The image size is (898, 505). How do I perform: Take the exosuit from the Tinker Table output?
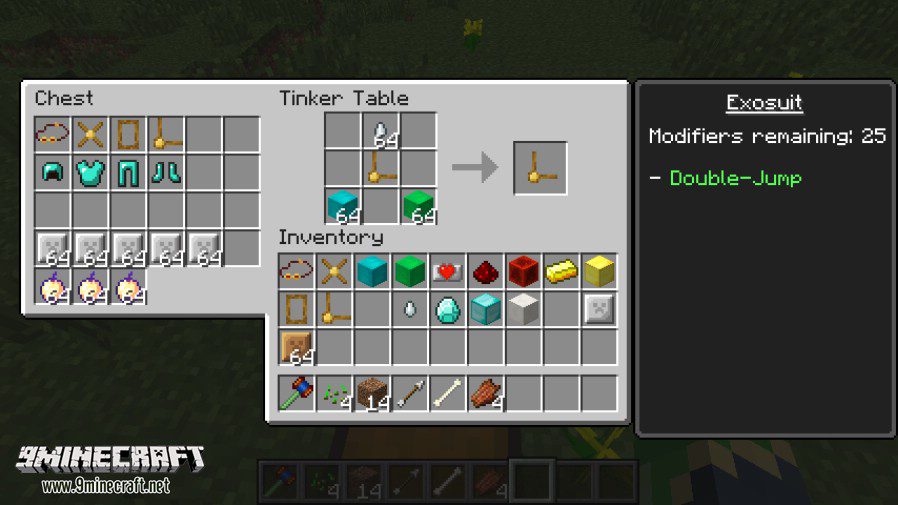click(540, 168)
